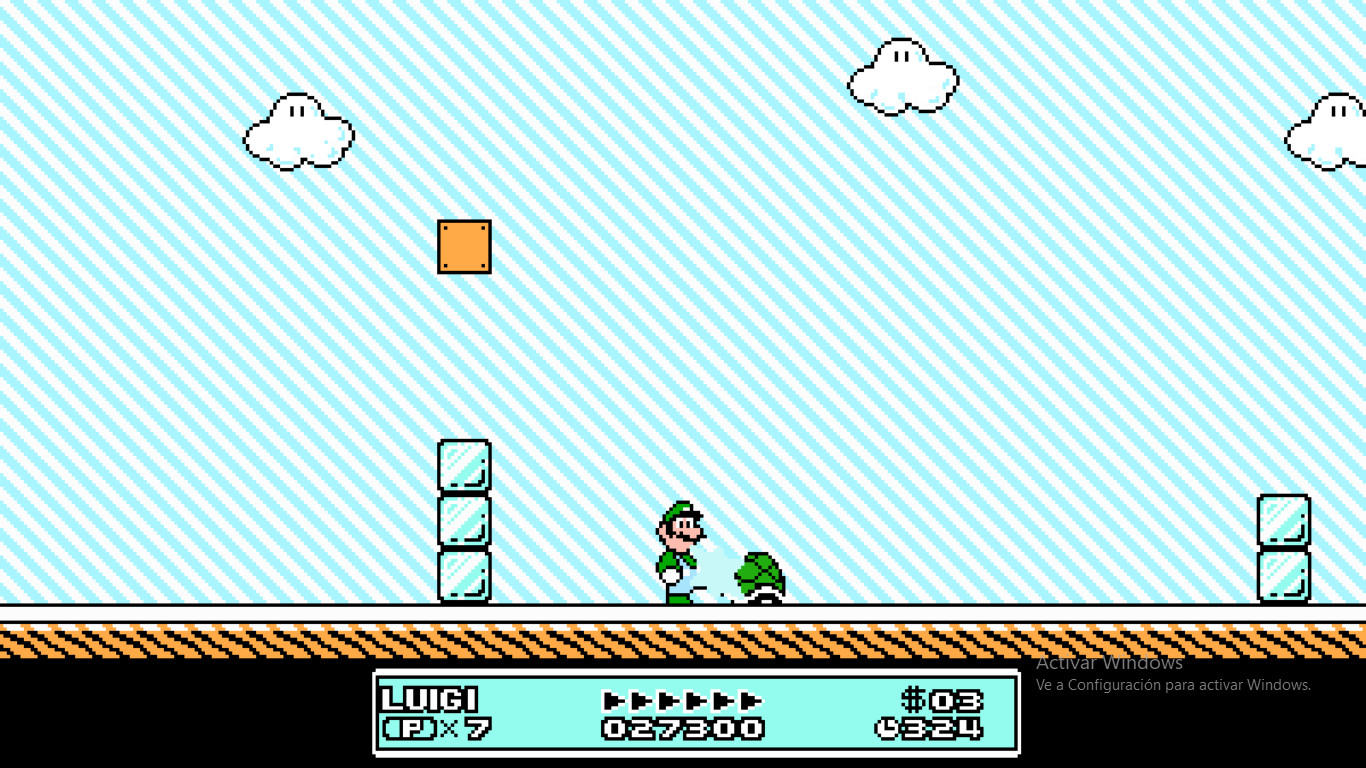Click the bottom ice block on the right

point(1282,575)
